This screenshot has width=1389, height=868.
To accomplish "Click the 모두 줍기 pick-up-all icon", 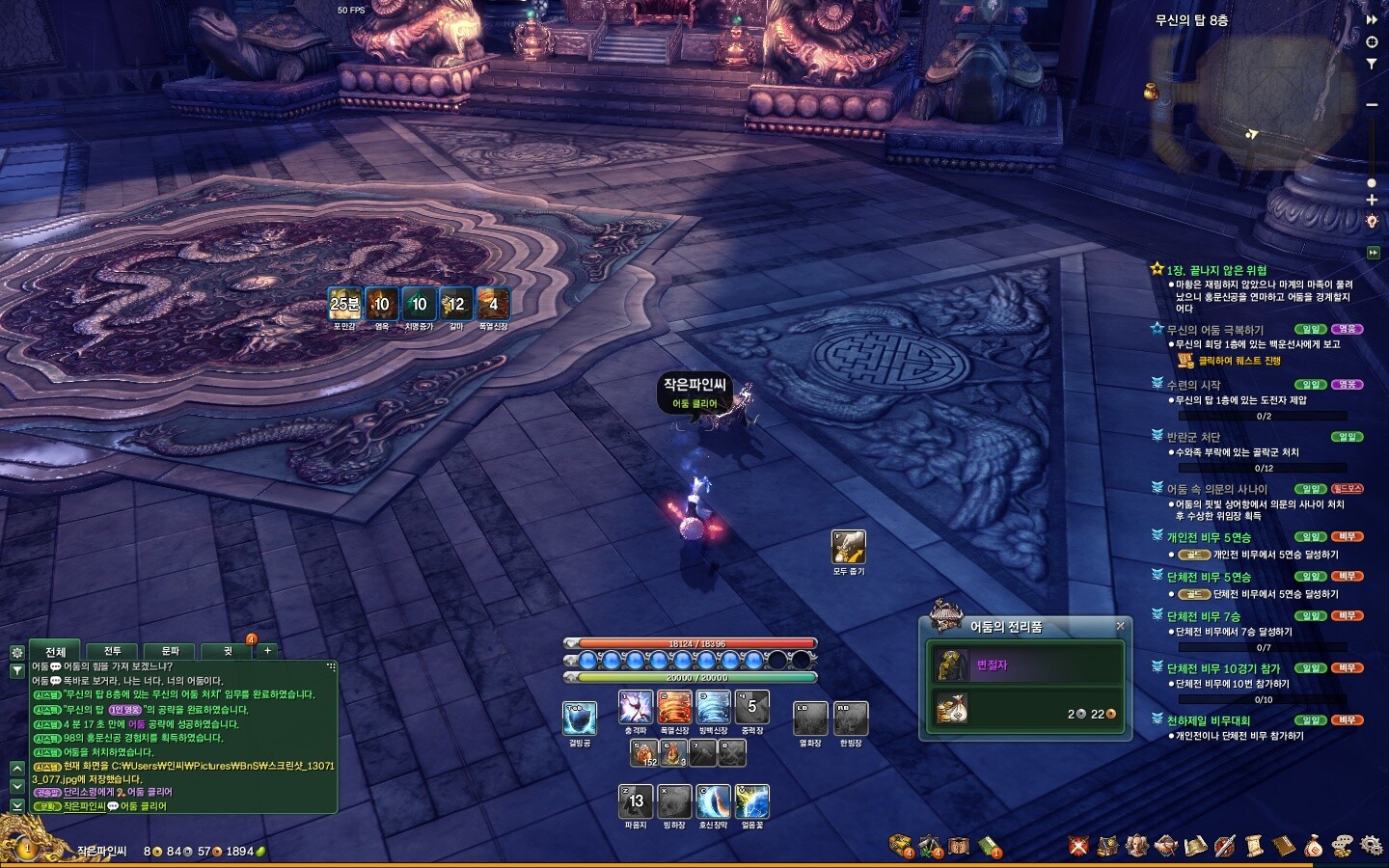I will [x=849, y=547].
